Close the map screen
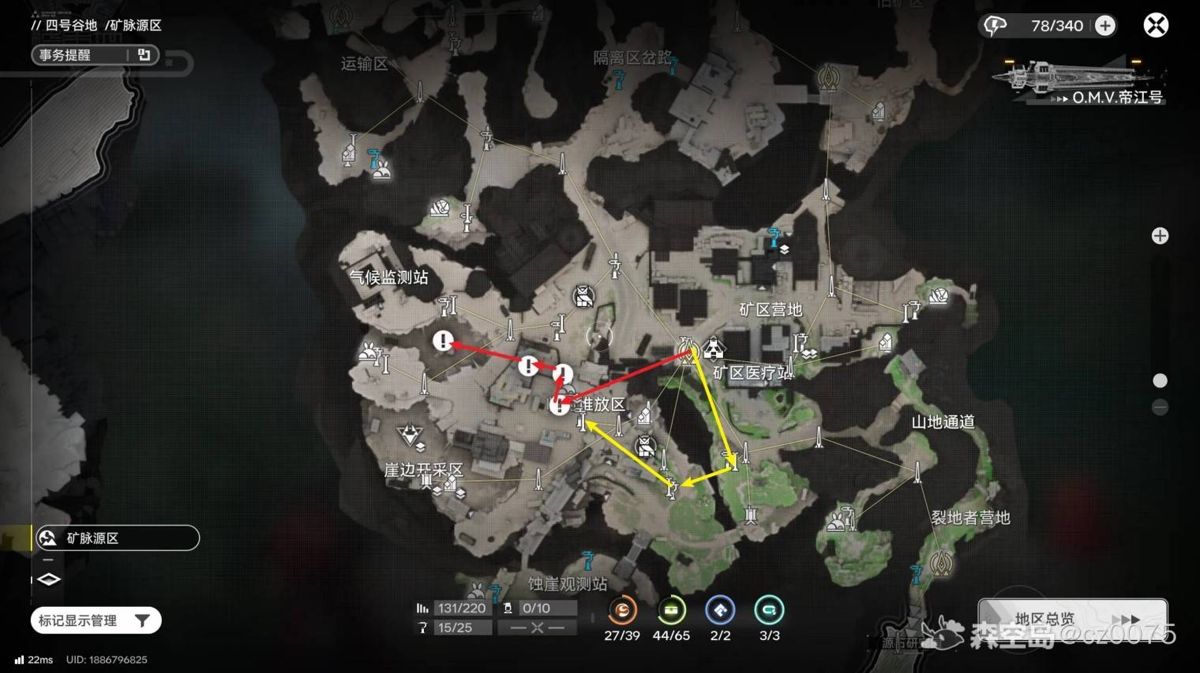Viewport: 1200px width, 673px height. (x=1155, y=26)
